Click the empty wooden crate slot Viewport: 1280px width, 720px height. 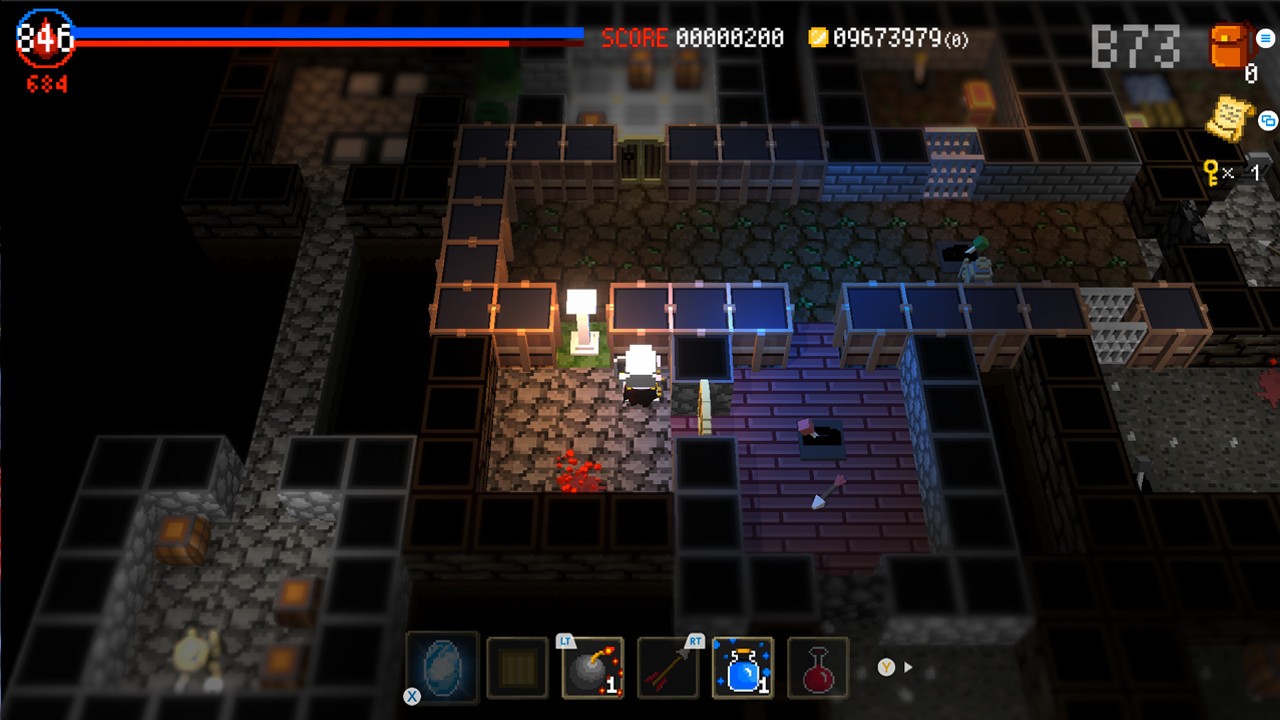pos(517,668)
